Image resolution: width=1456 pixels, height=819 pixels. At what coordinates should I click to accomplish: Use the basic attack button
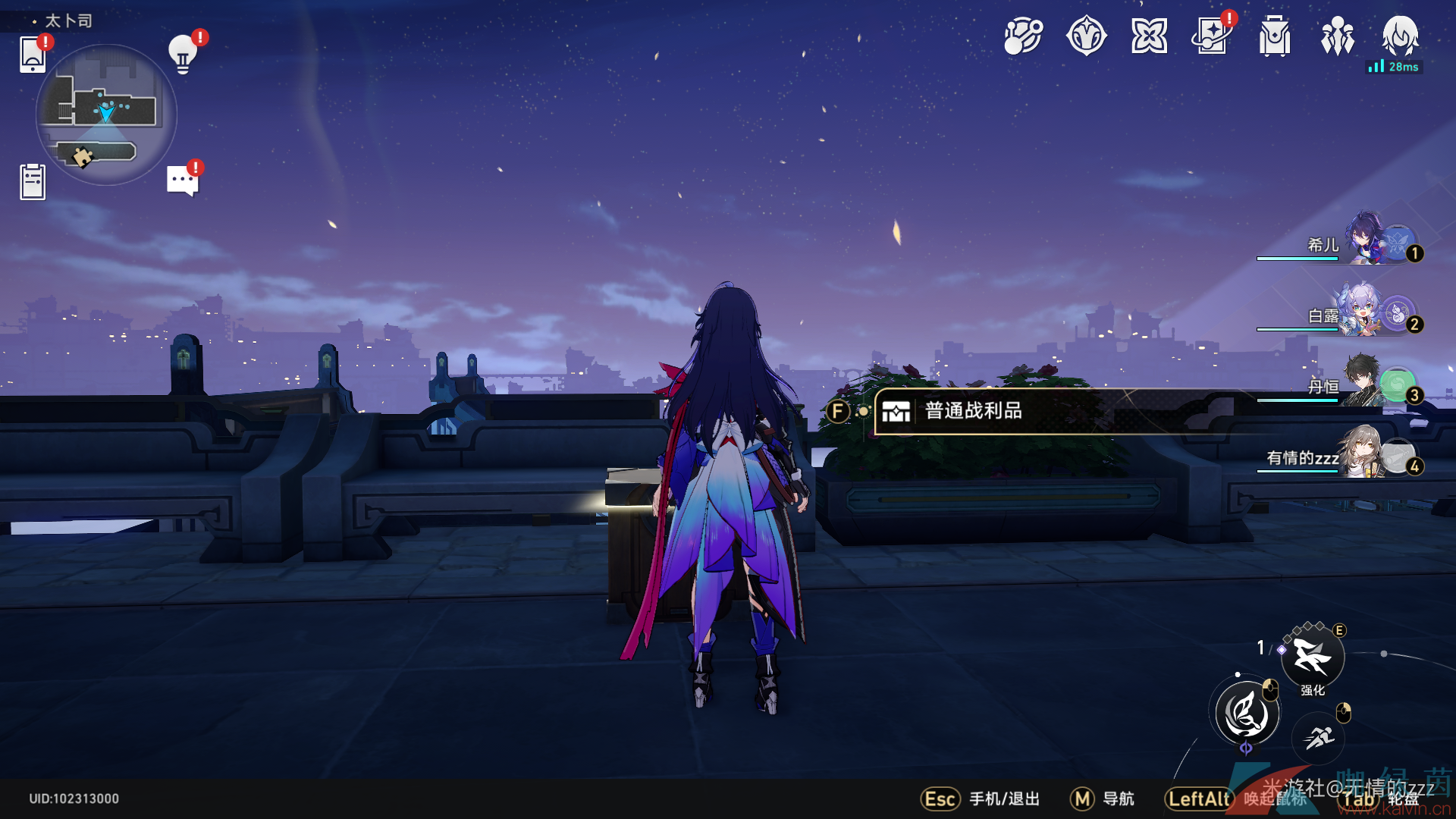1247,714
